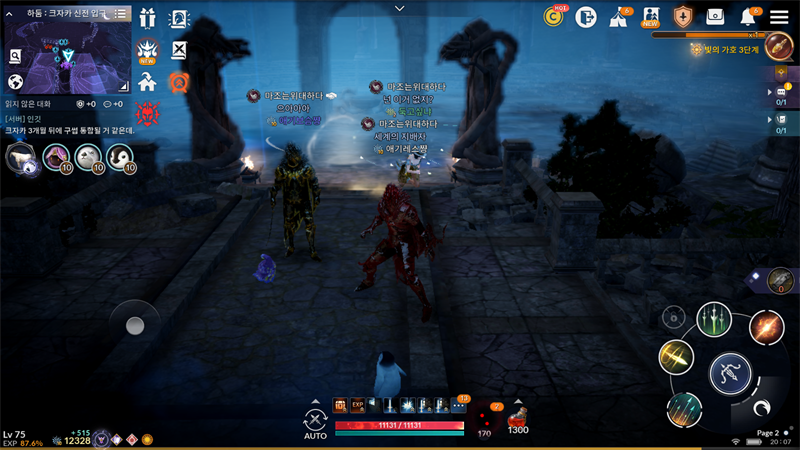Image resolution: width=800 pixels, height=450 pixels.
Task: Activate the golden arrow skill
Action: pos(676,357)
